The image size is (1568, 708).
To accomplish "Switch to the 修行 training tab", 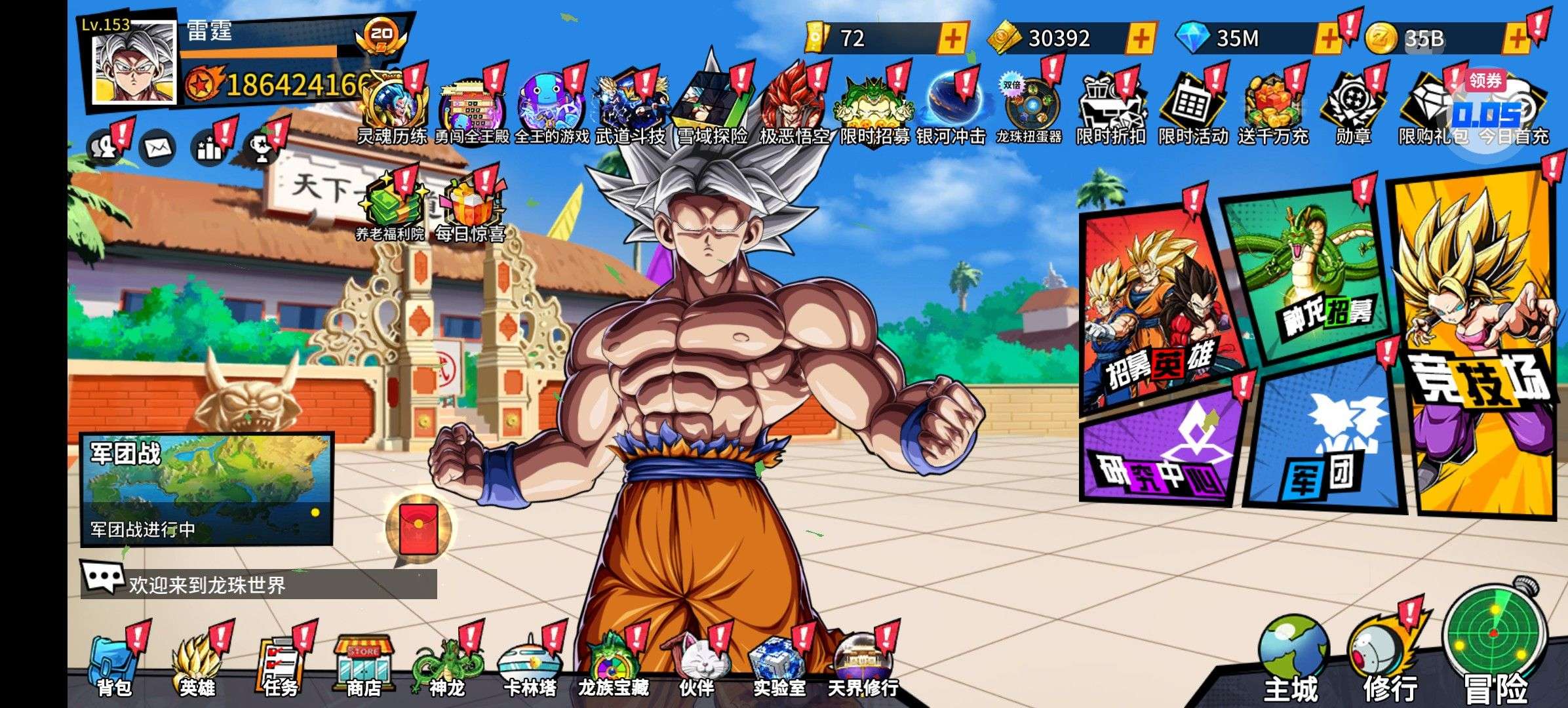I will pyautogui.click(x=1386, y=662).
